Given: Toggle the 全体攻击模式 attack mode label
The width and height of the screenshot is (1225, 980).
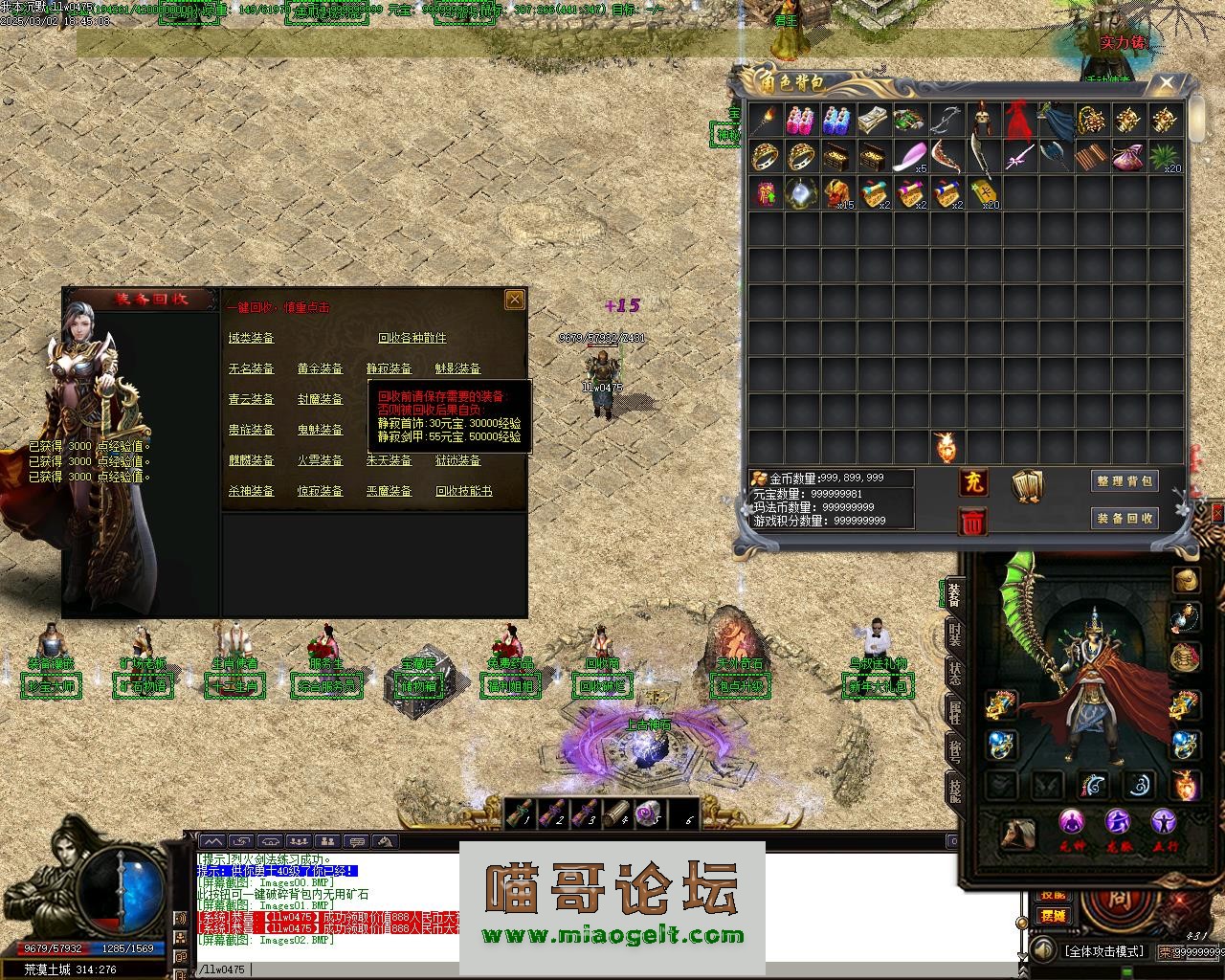Looking at the screenshot, I should [1103, 951].
